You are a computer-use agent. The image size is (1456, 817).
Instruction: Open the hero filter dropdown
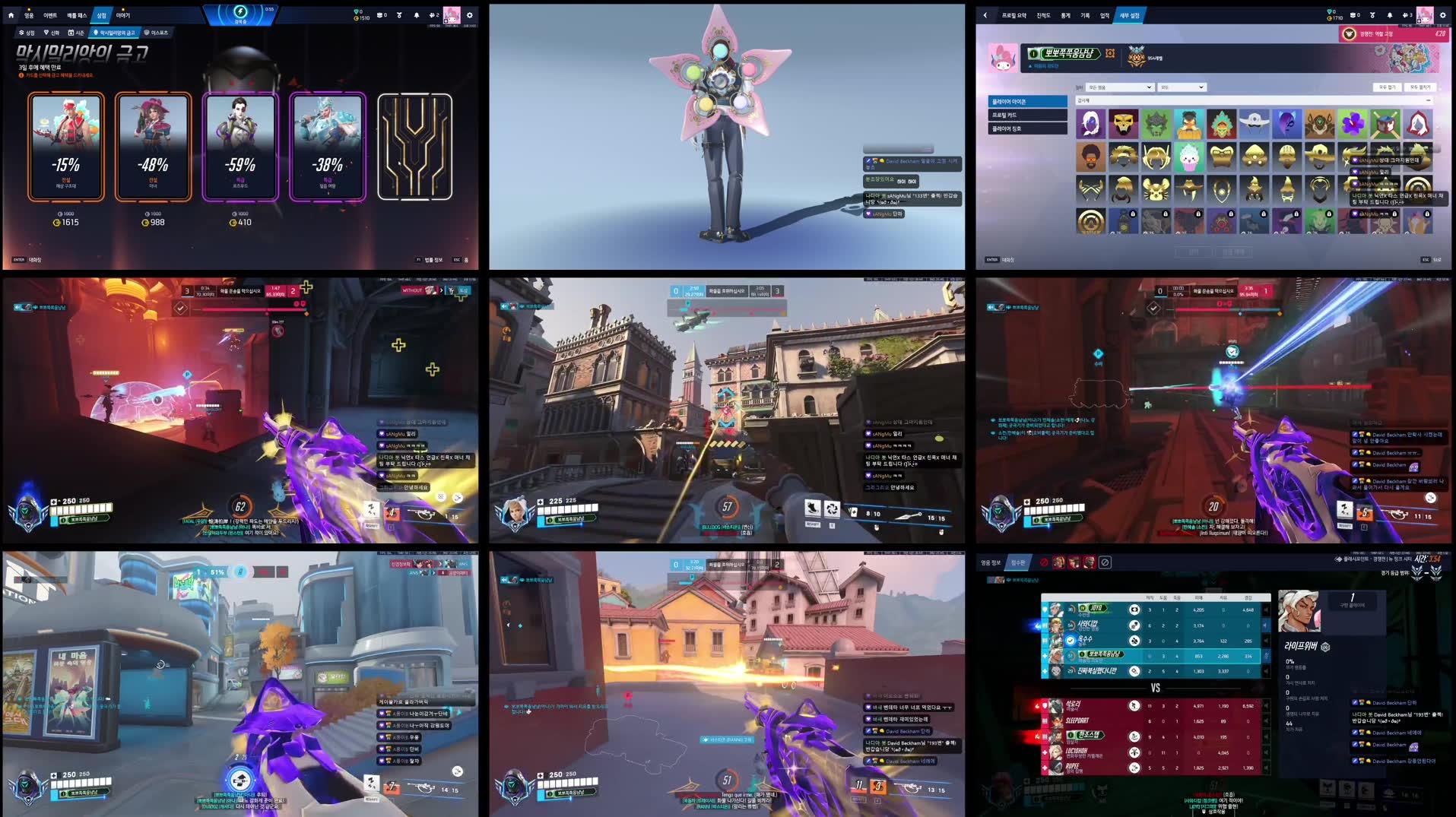click(x=1118, y=87)
